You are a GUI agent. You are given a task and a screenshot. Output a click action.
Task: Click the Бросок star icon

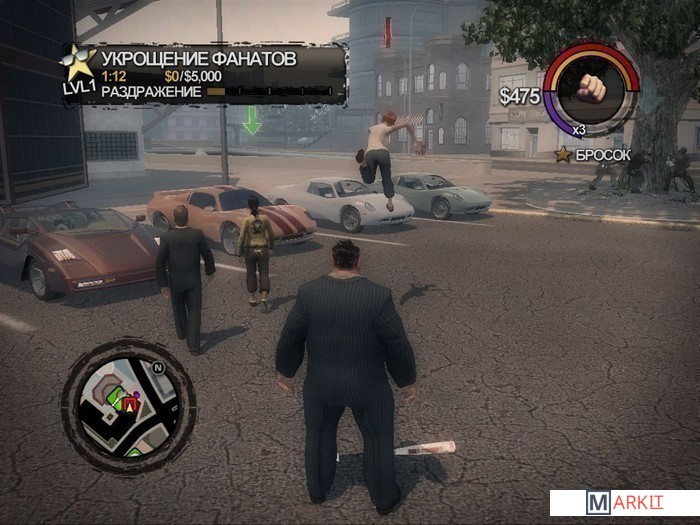(563, 155)
